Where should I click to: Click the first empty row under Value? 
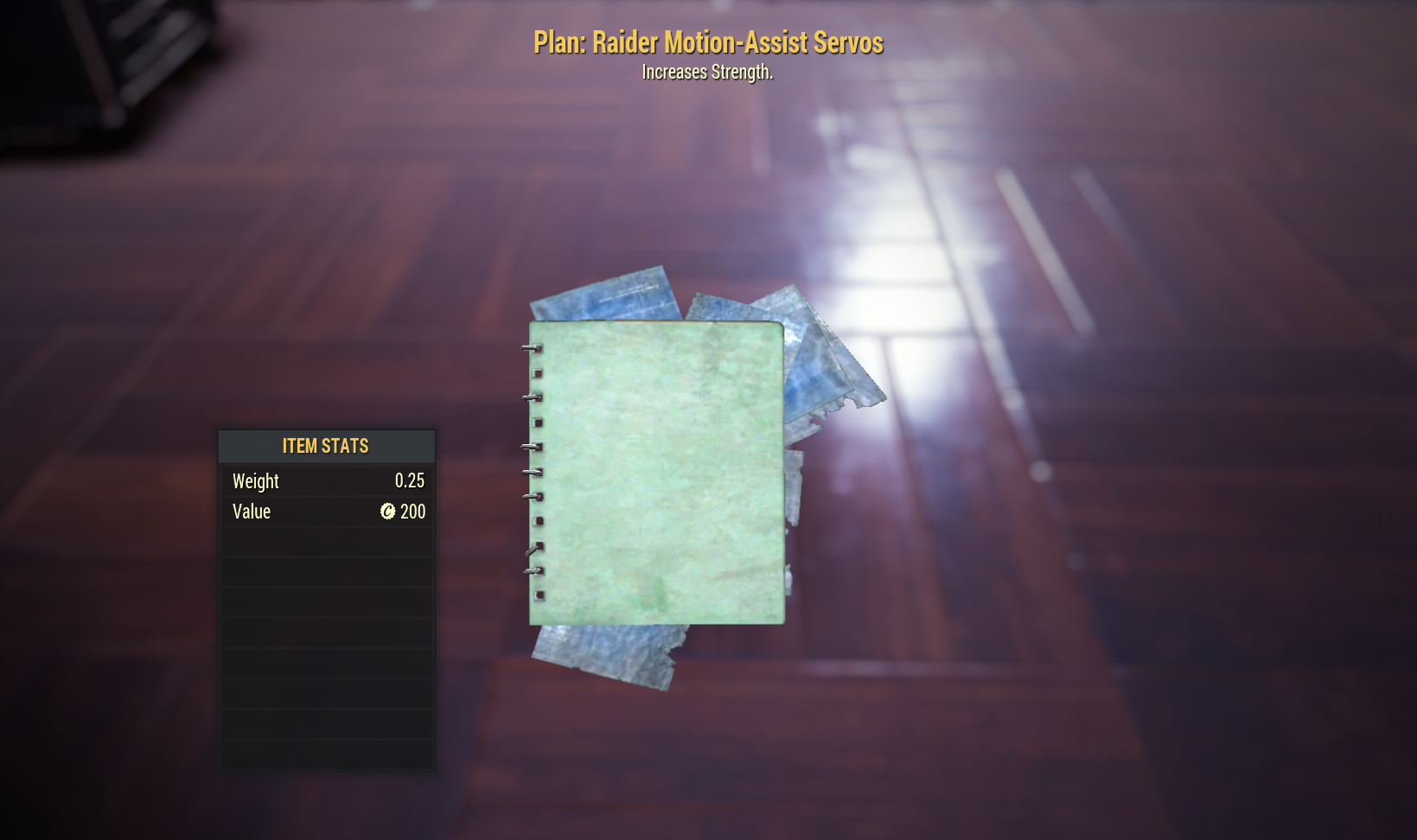click(327, 541)
